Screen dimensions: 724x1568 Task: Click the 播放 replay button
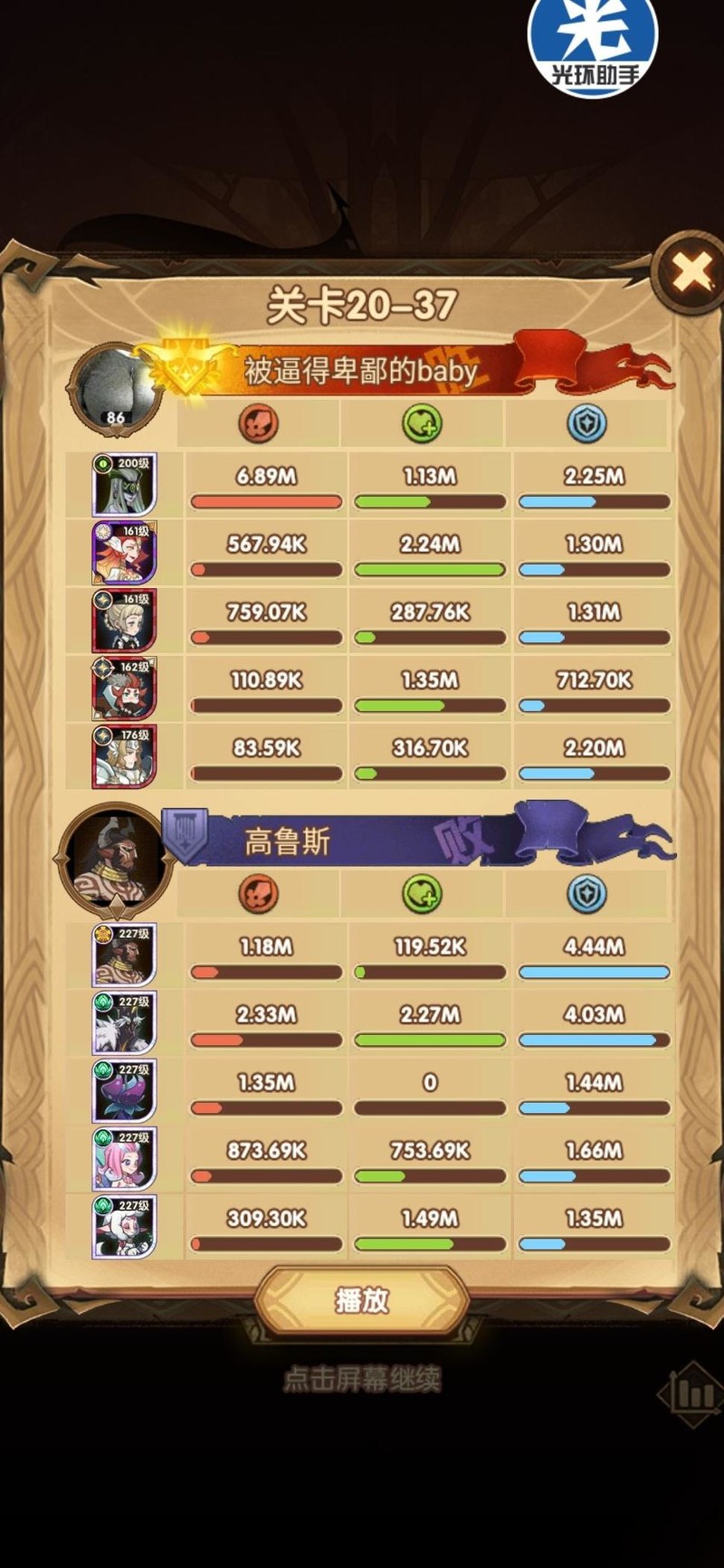click(x=362, y=1300)
